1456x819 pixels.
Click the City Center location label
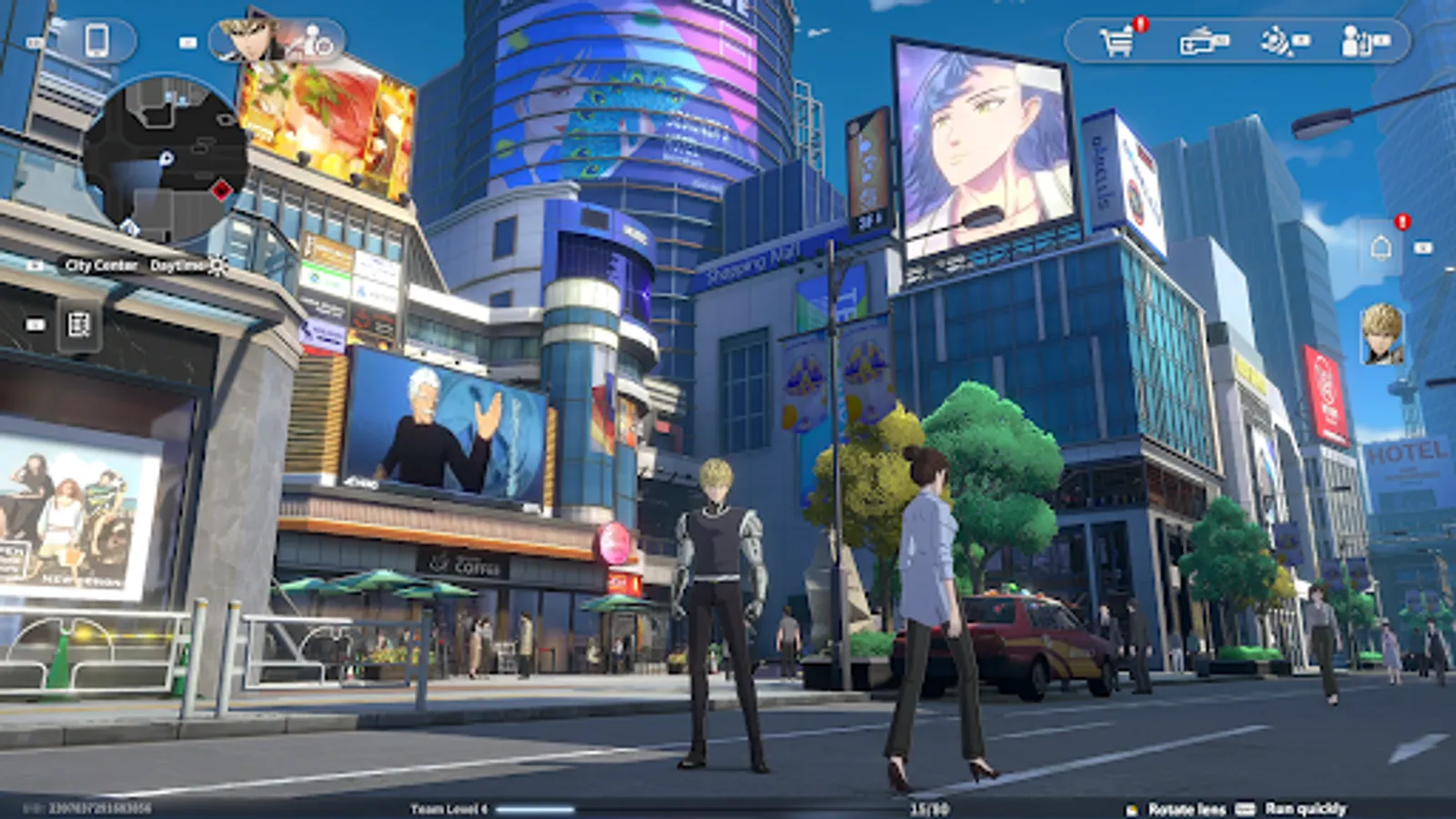coord(102,265)
